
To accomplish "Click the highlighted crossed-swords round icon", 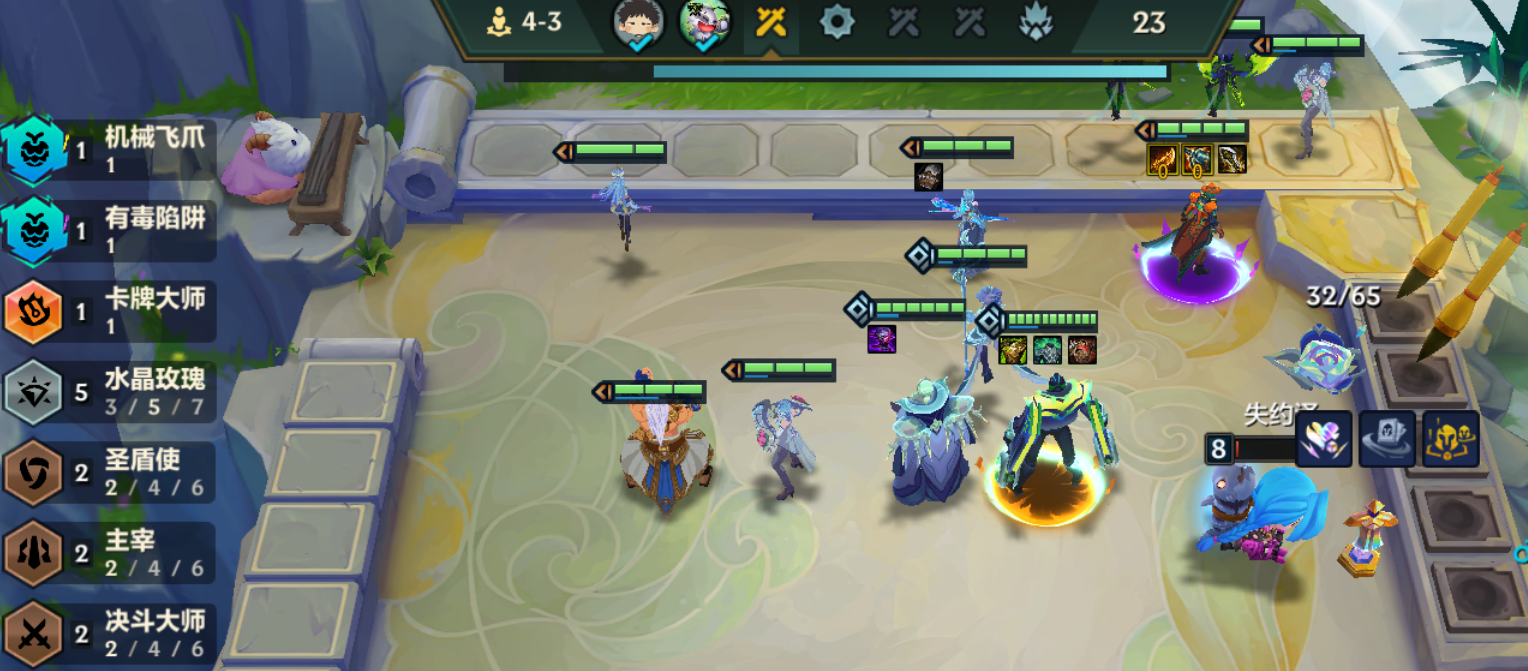I will [771, 22].
